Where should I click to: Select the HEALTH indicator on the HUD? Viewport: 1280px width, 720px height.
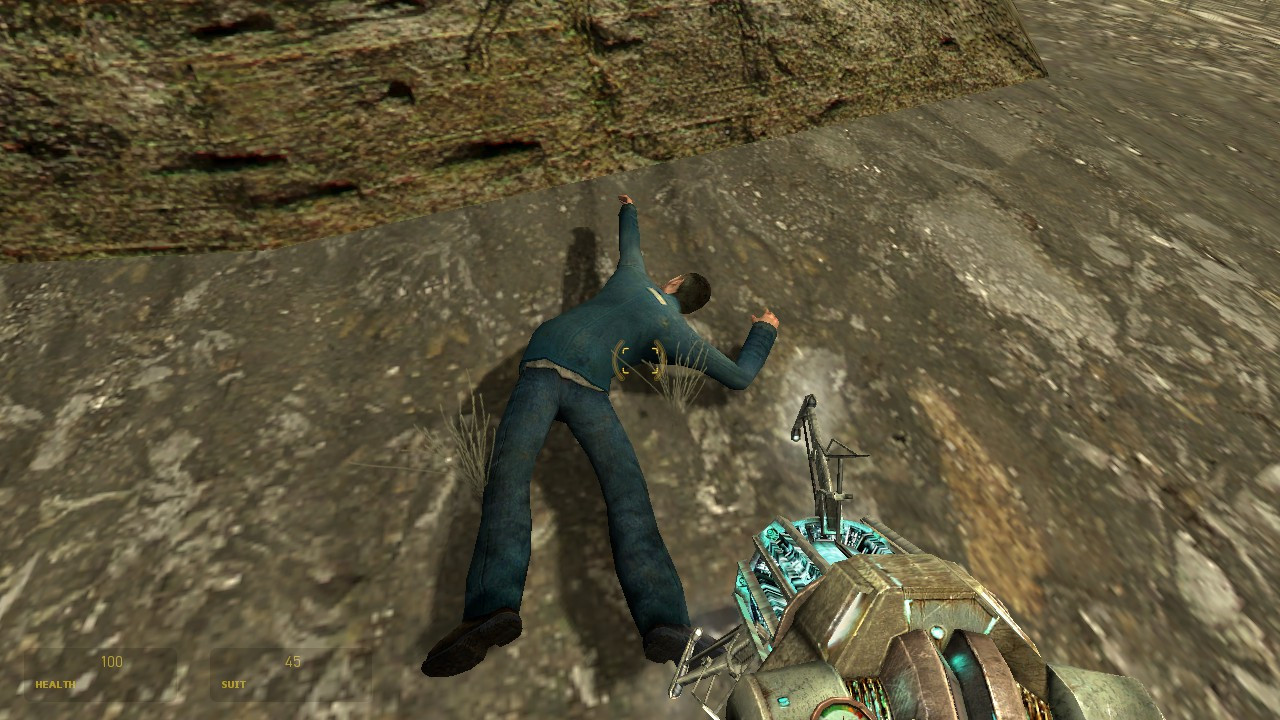point(55,686)
